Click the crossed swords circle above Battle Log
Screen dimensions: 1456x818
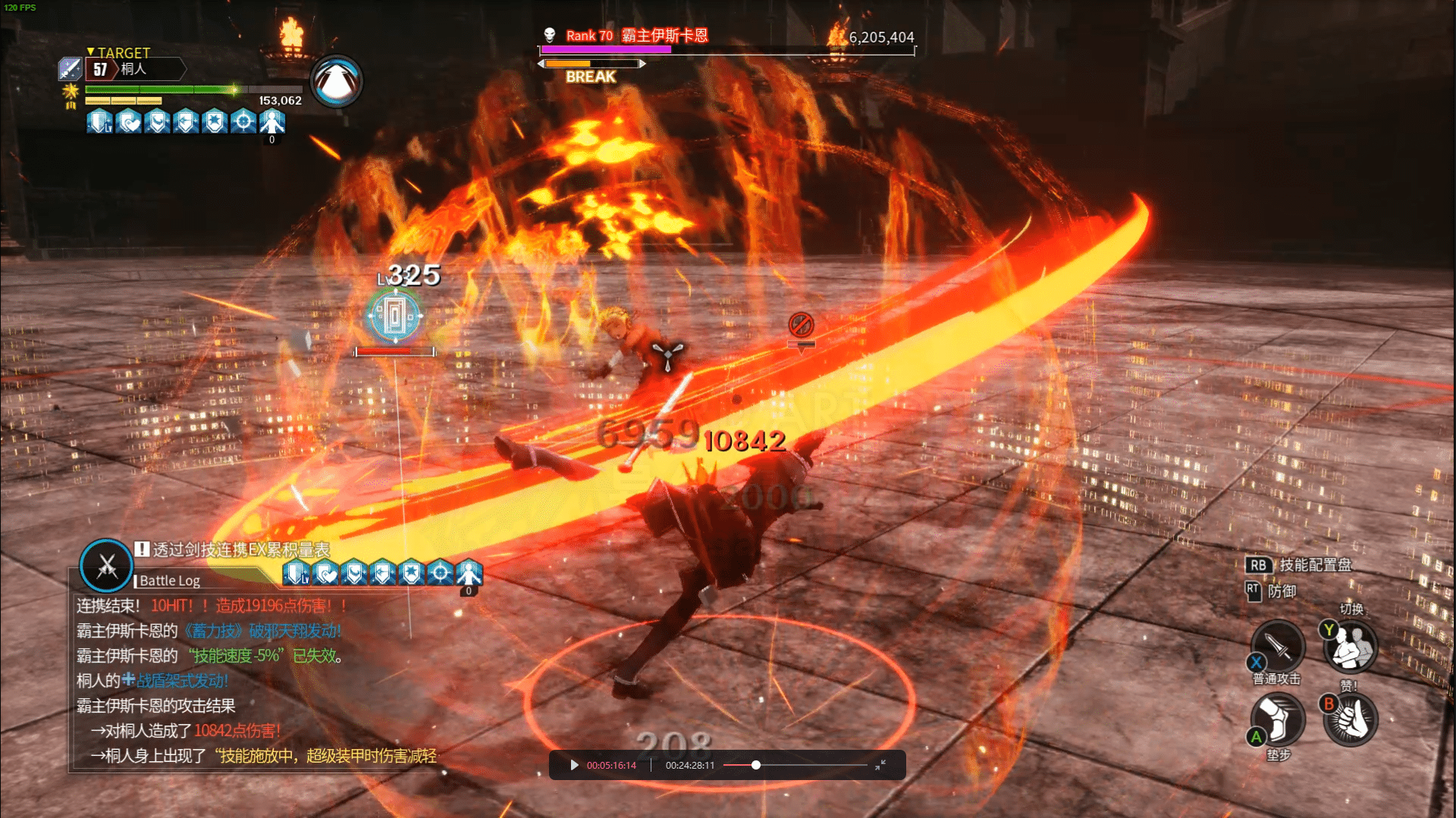pyautogui.click(x=106, y=566)
